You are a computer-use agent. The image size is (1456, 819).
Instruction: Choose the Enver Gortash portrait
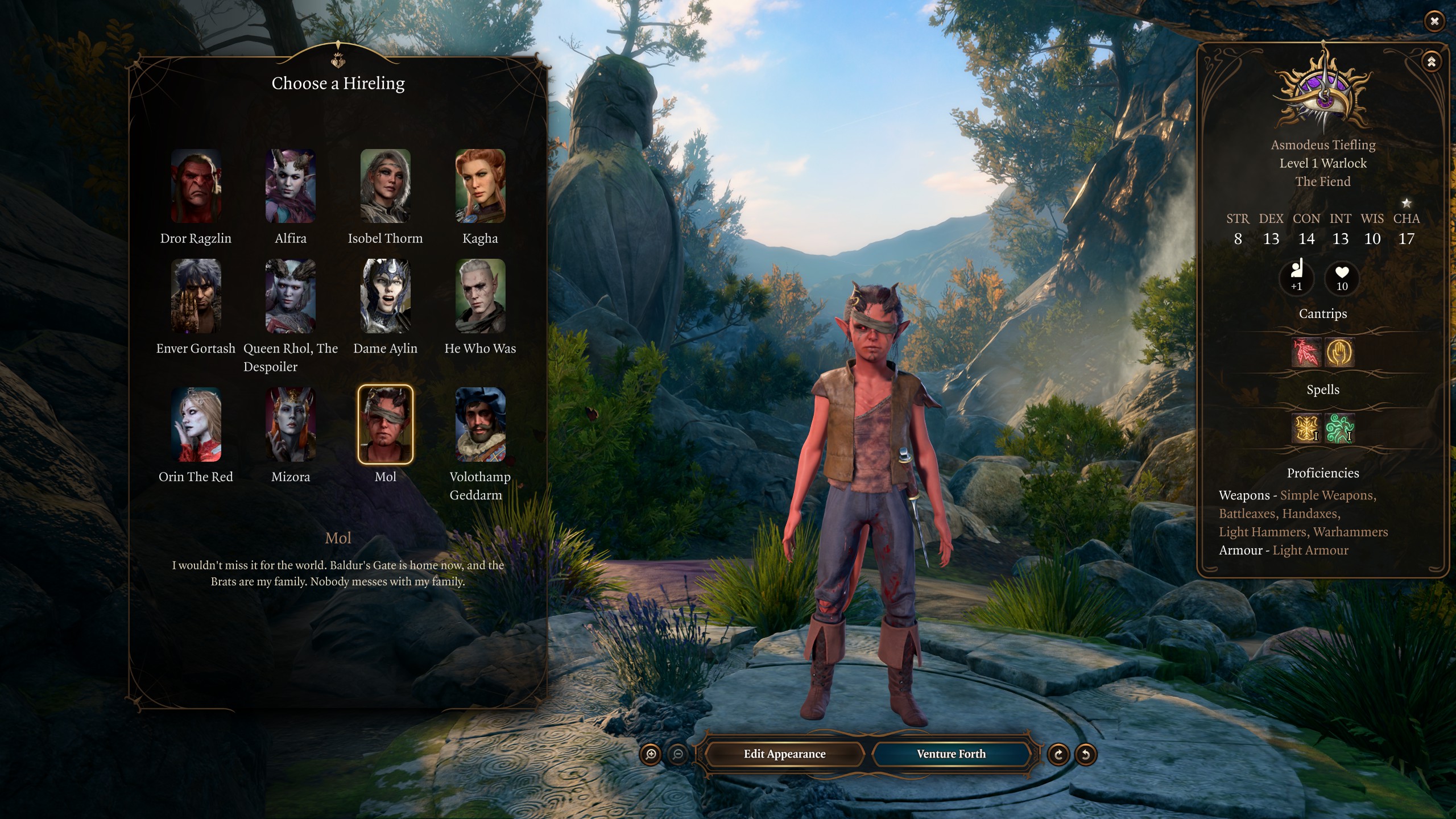[x=196, y=296]
